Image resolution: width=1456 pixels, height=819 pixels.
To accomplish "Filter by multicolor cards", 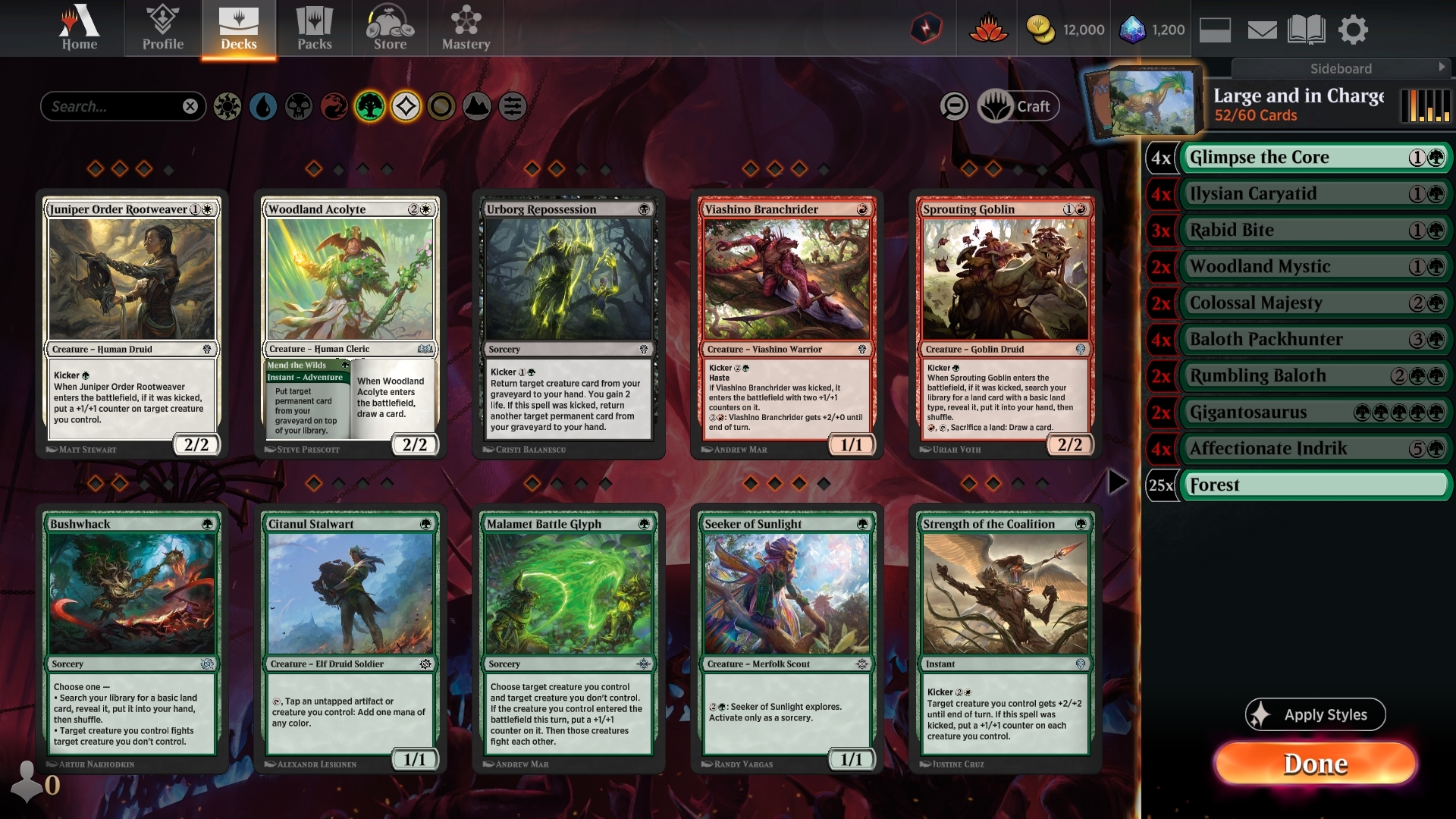I will pyautogui.click(x=404, y=106).
